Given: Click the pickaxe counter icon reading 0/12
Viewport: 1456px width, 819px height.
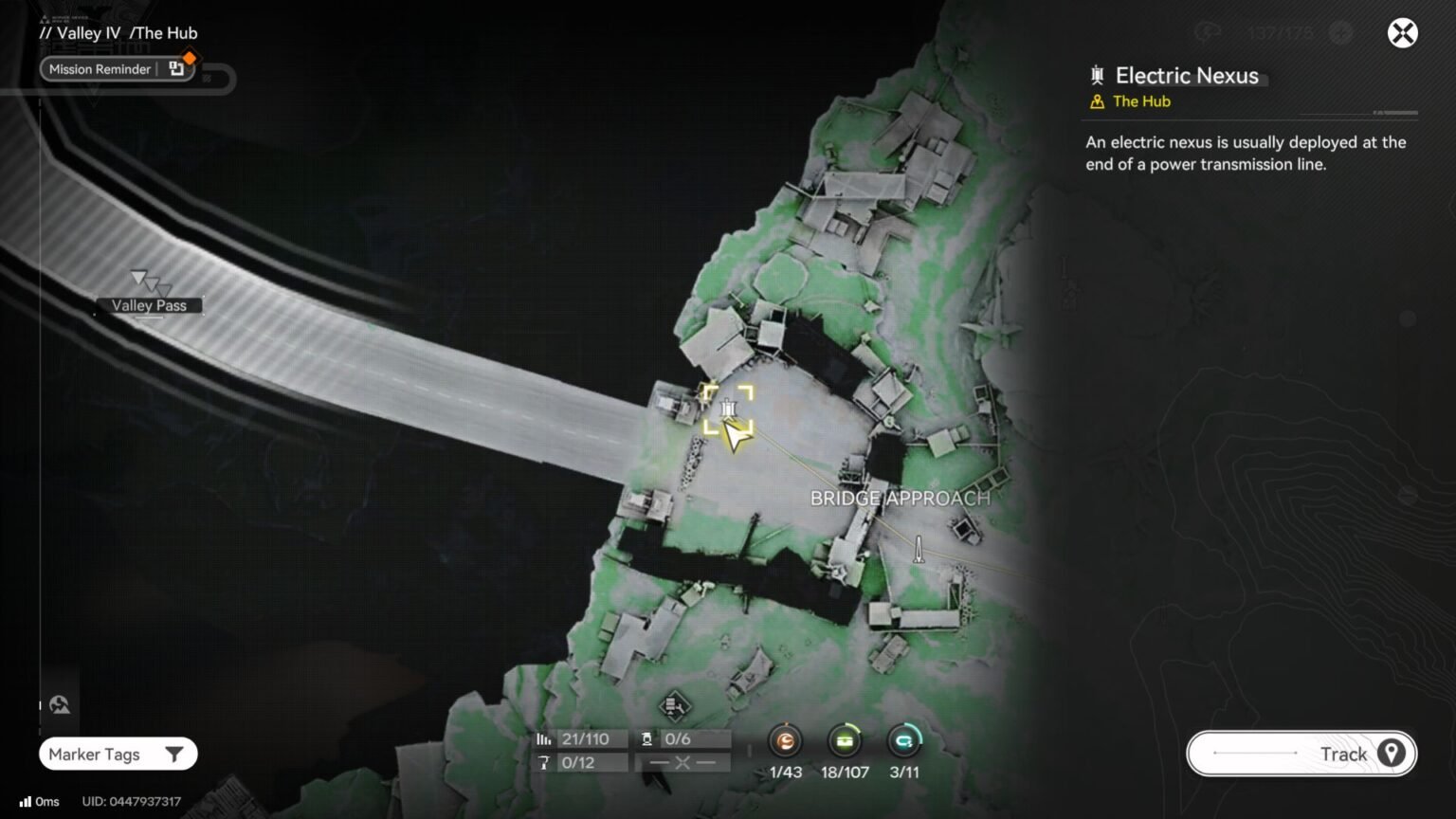Looking at the screenshot, I should click(x=543, y=762).
